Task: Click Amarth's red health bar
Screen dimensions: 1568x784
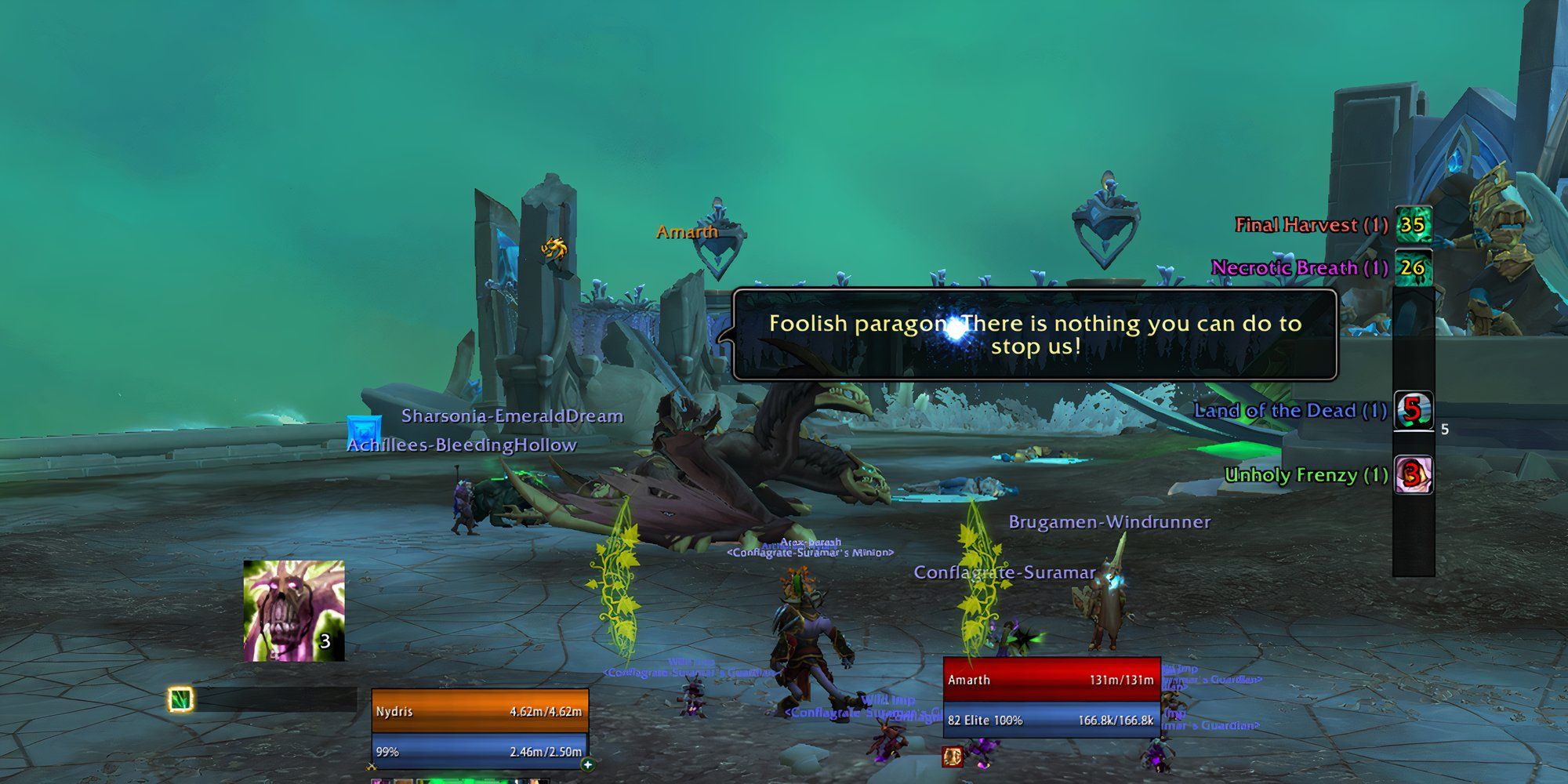Action: [1051, 681]
